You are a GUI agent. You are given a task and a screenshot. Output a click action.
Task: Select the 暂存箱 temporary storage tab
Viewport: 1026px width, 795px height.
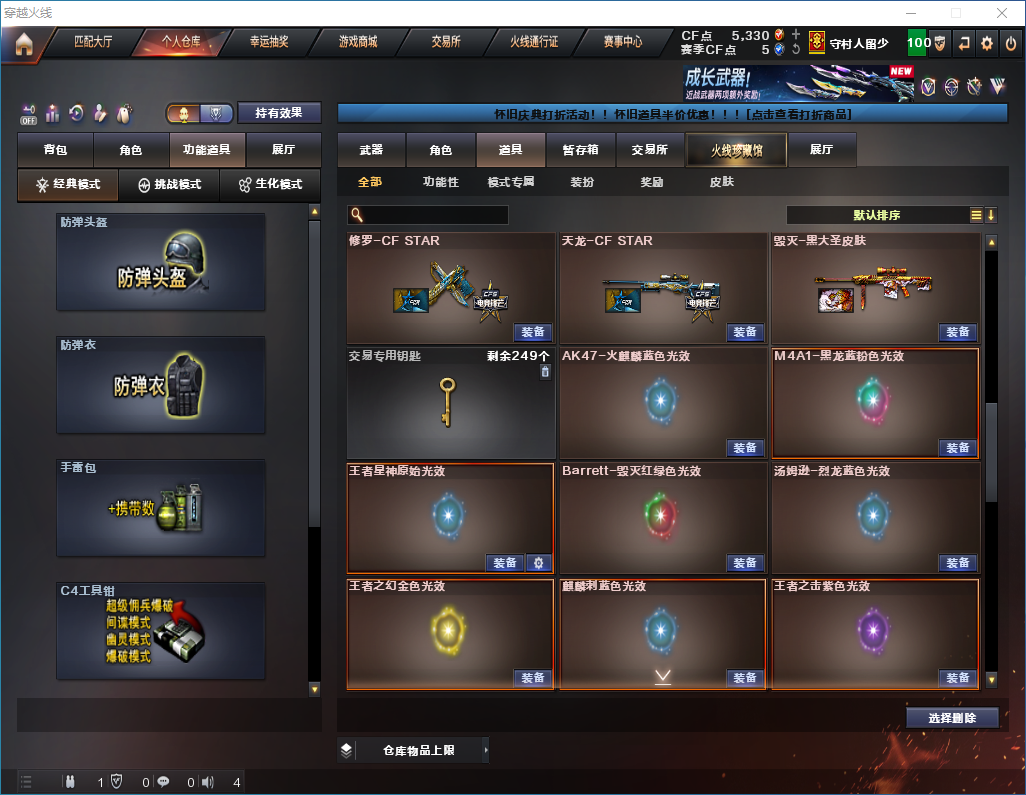[x=580, y=150]
